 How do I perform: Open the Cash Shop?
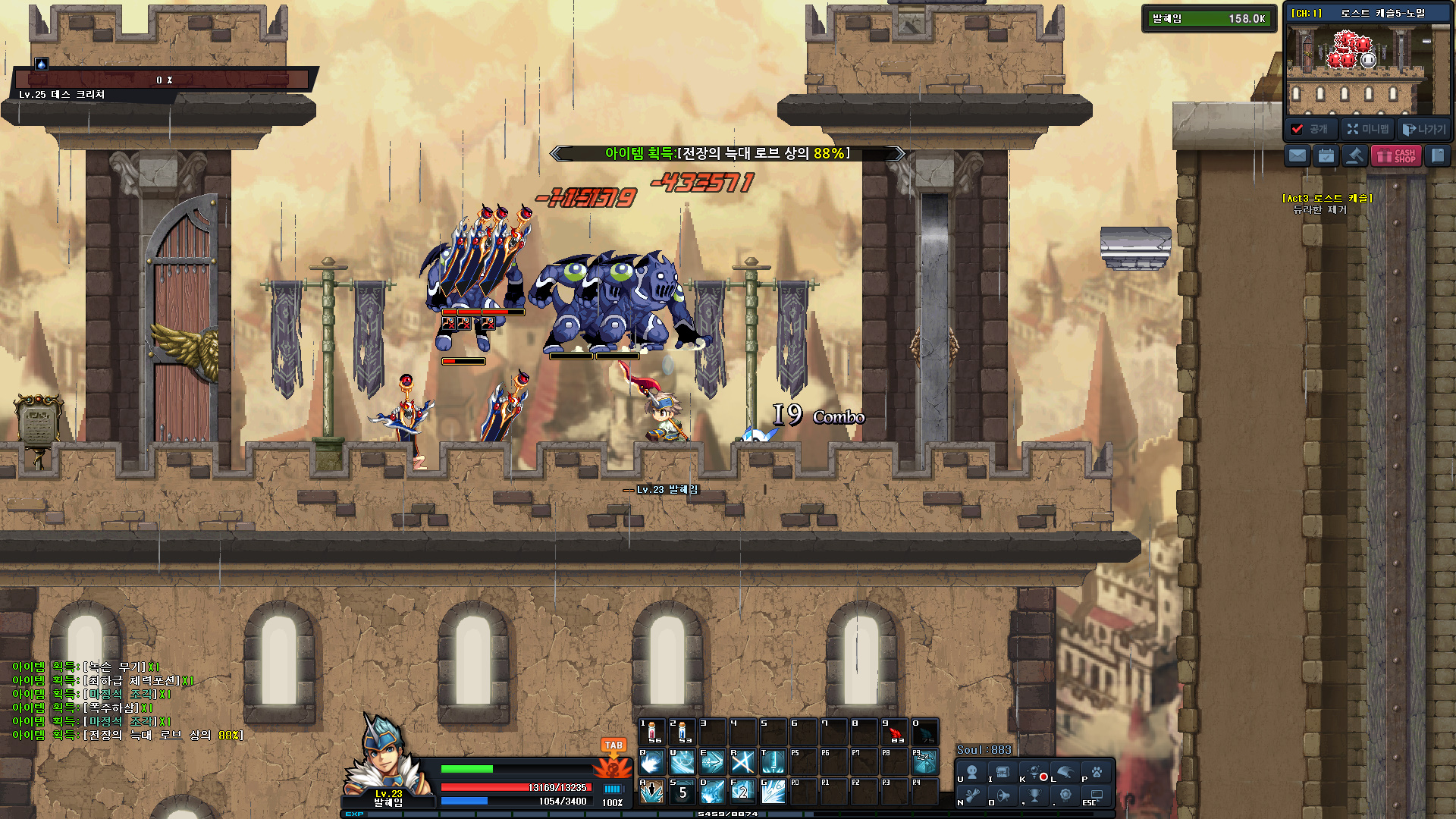[1396, 156]
